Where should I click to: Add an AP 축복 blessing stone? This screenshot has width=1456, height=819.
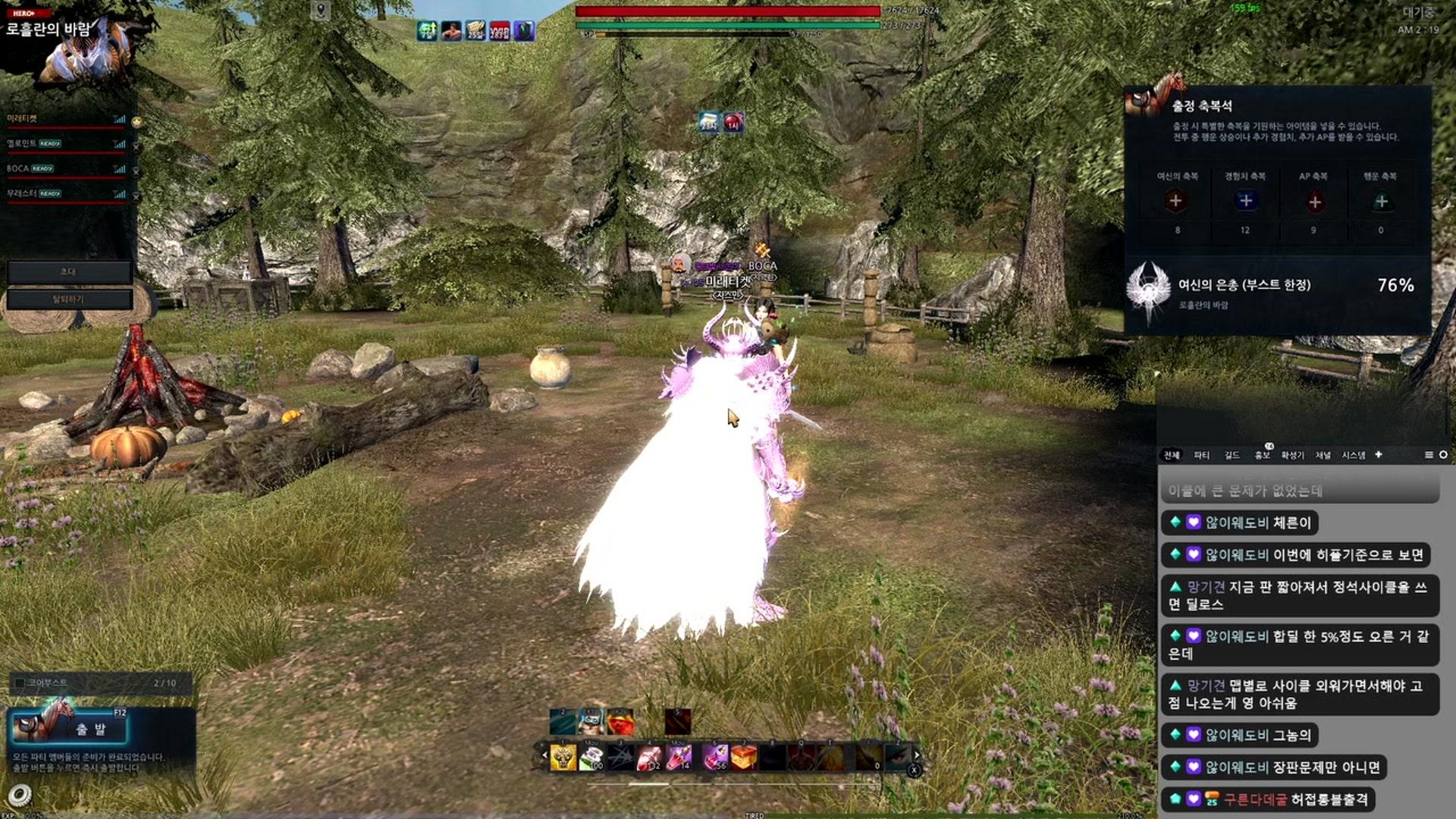tap(1315, 201)
